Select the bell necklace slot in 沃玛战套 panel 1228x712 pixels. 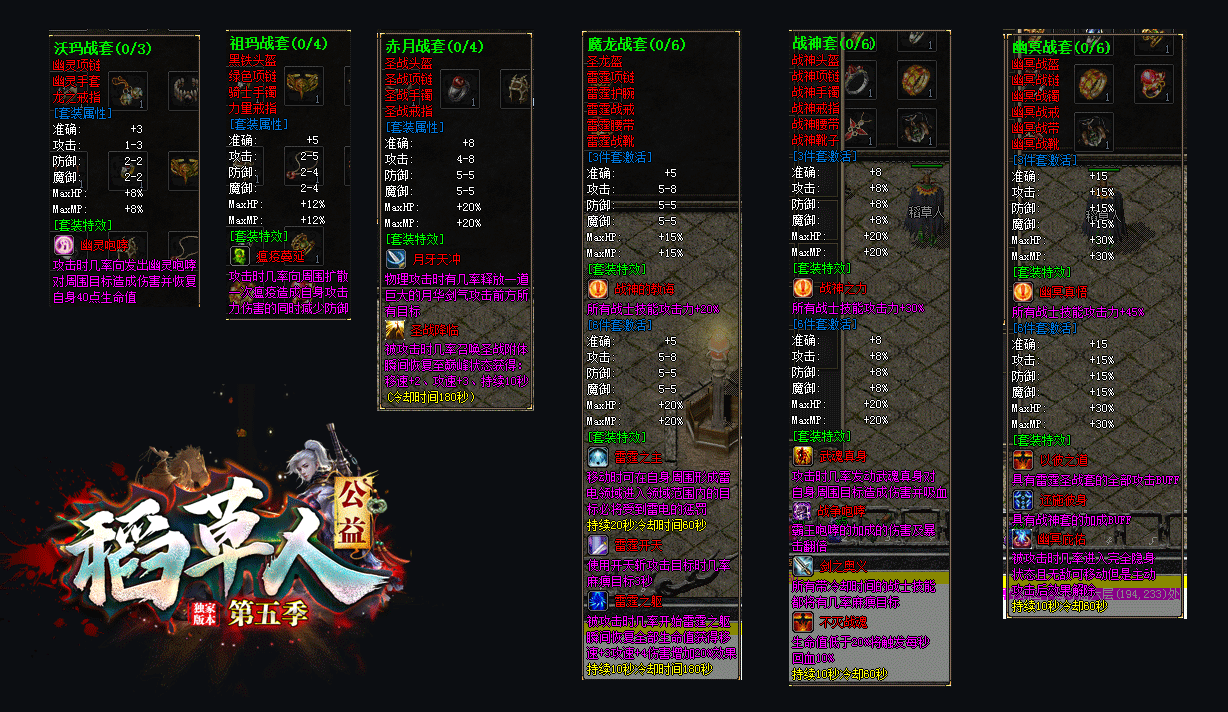coord(127,91)
